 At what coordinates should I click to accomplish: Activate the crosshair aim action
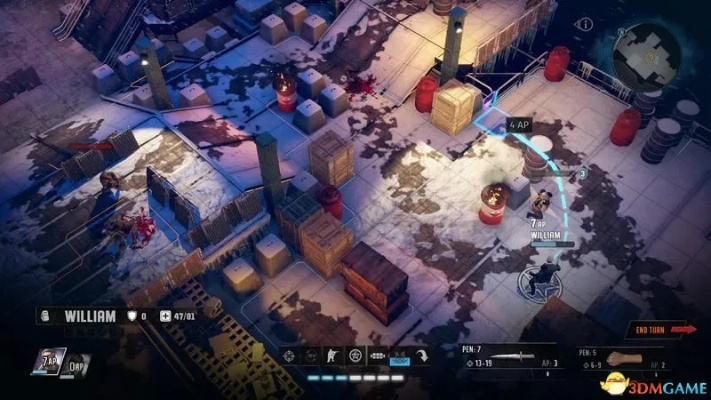click(289, 356)
